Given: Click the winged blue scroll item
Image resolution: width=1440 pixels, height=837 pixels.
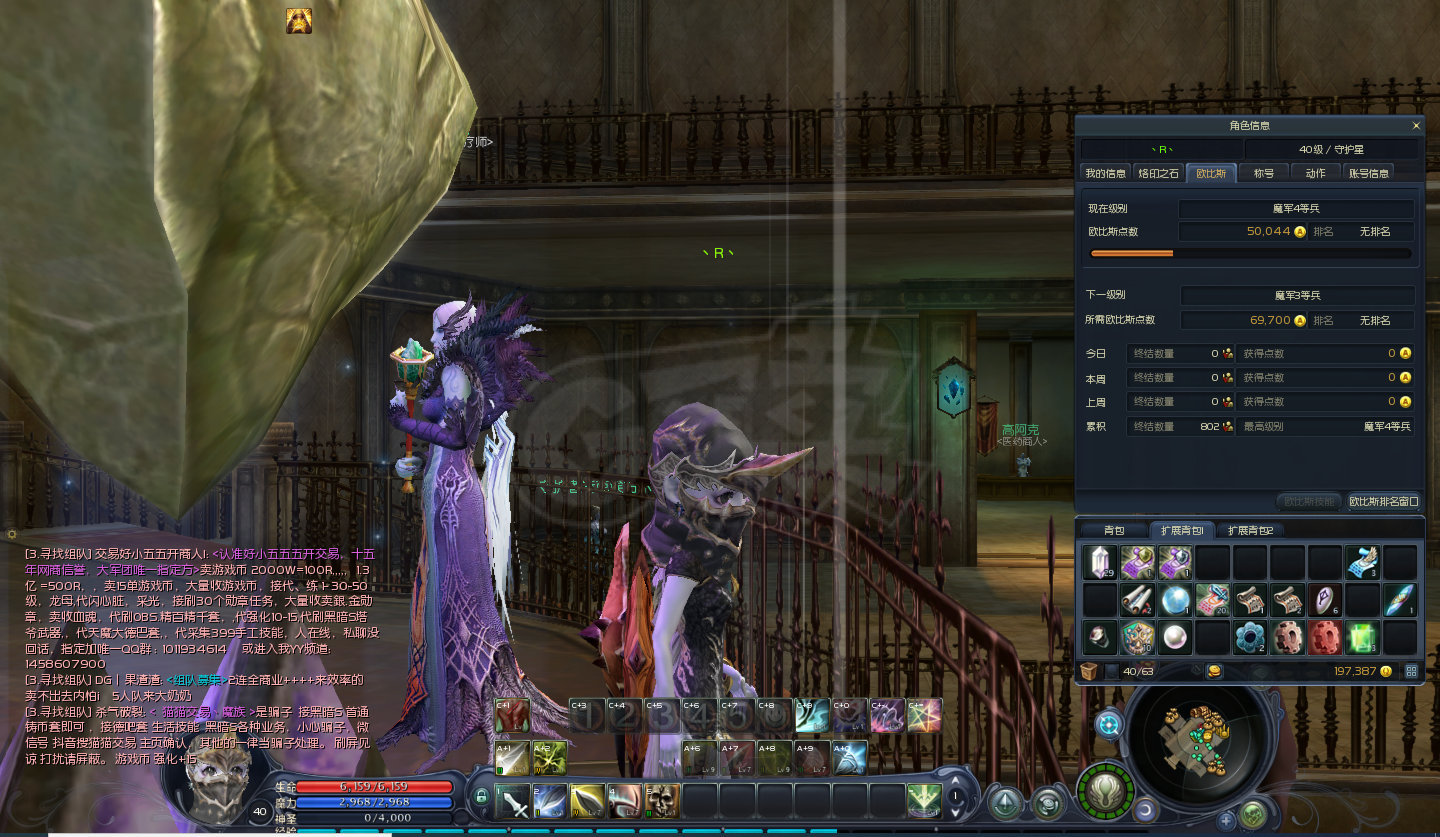Looking at the screenshot, I should (1362, 563).
